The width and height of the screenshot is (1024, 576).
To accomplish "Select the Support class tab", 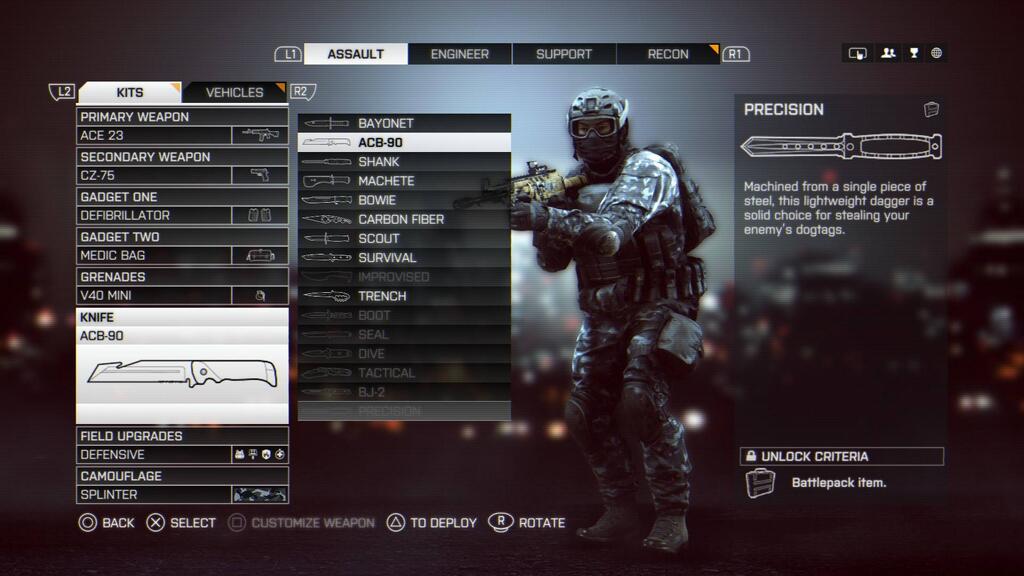I will (x=564, y=54).
